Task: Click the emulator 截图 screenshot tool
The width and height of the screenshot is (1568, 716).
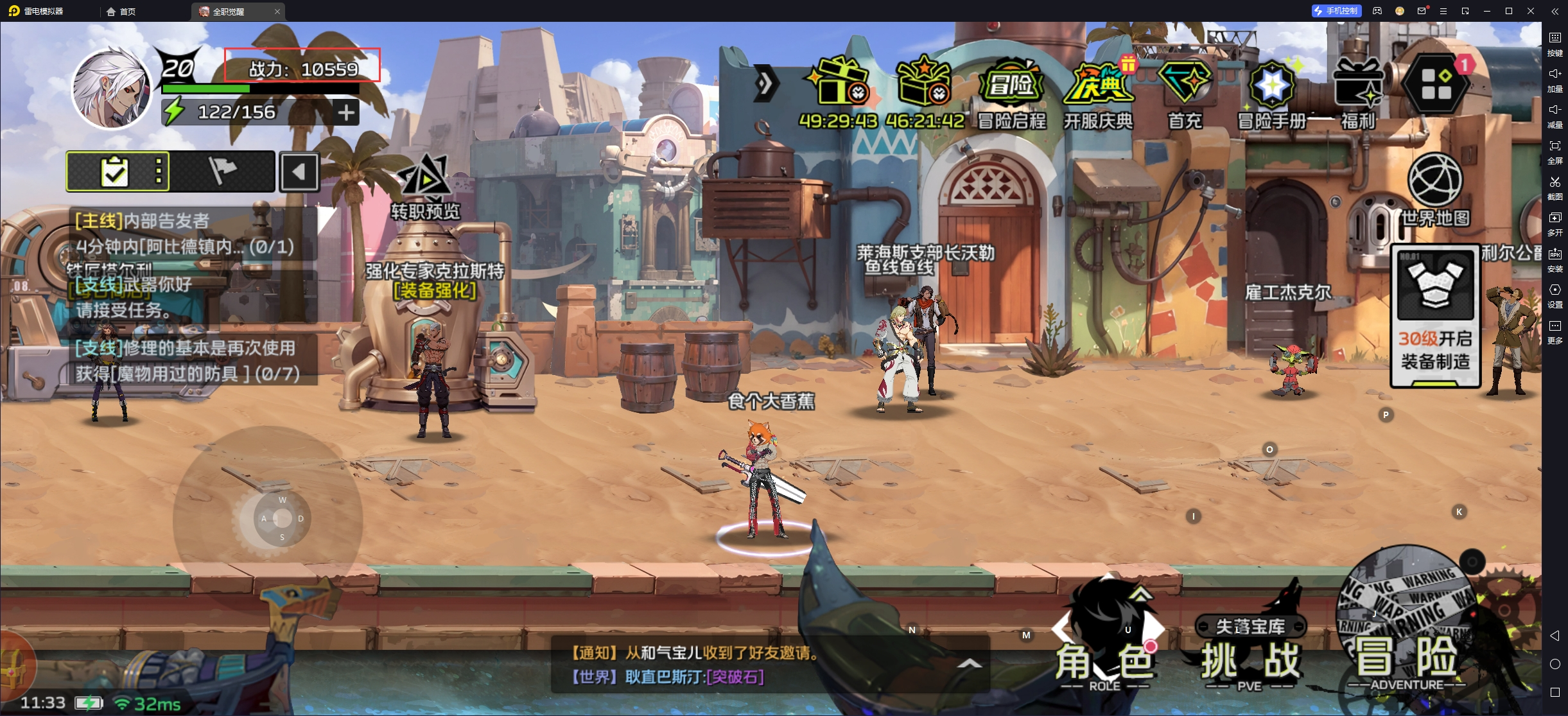Action: tap(1555, 187)
